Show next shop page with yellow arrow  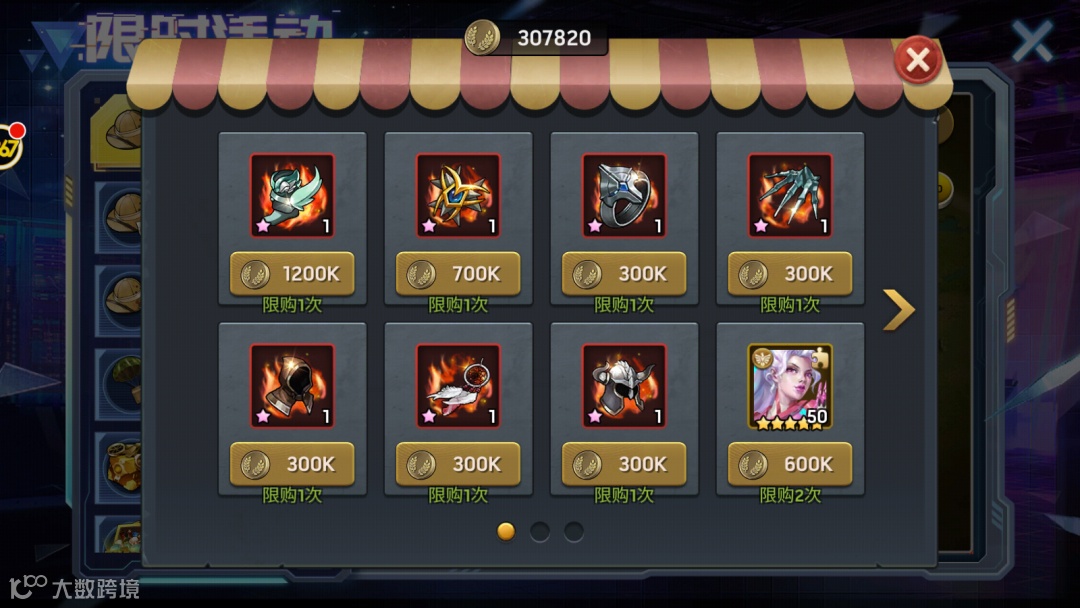click(x=898, y=310)
